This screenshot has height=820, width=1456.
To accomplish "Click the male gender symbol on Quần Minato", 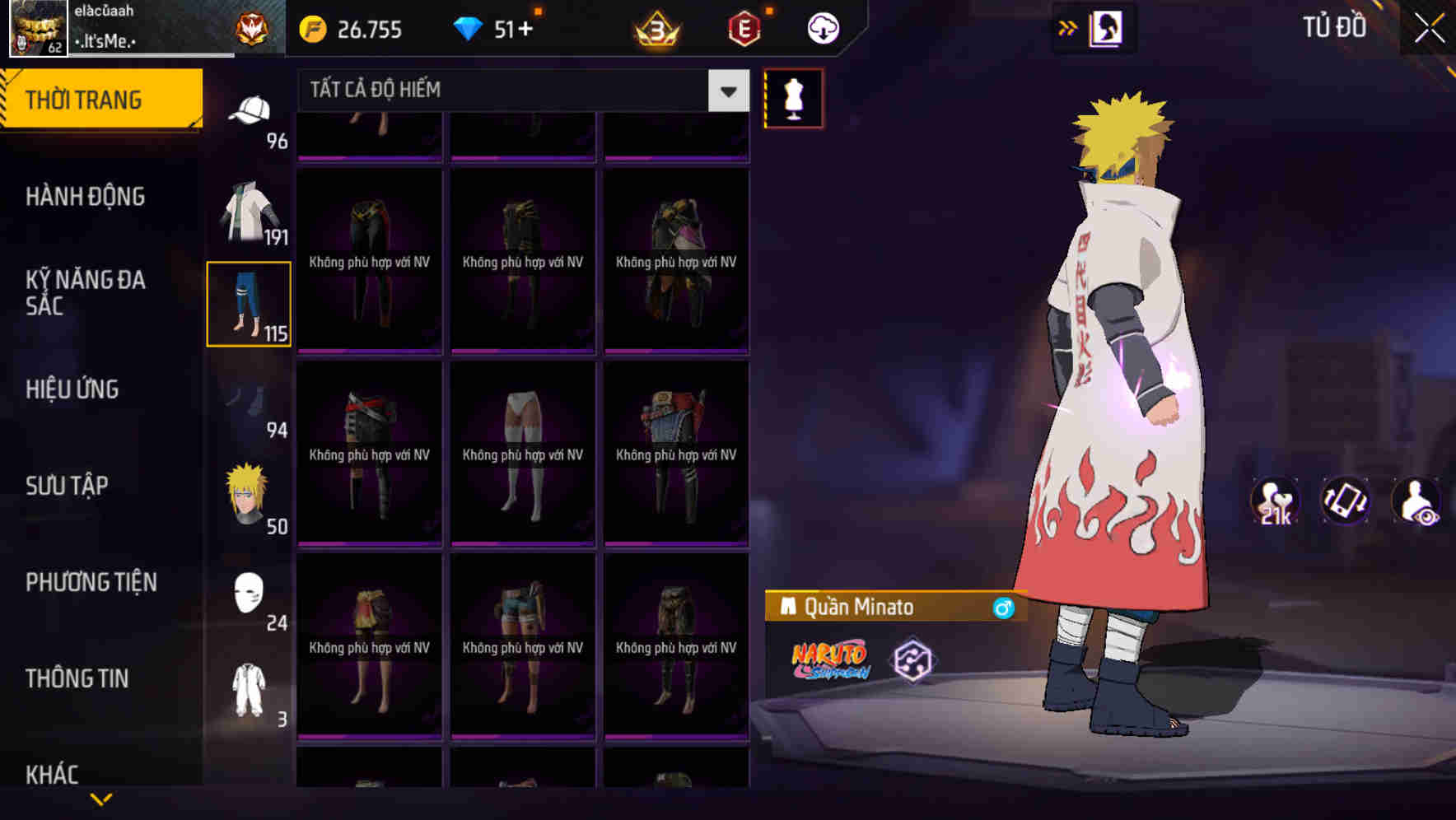I will (x=1003, y=608).
